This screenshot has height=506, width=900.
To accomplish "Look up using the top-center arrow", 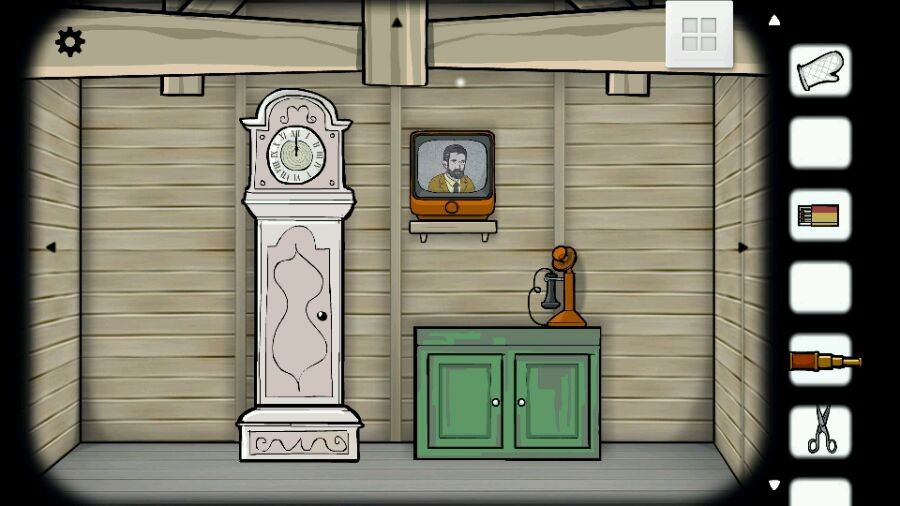I will (x=396, y=22).
